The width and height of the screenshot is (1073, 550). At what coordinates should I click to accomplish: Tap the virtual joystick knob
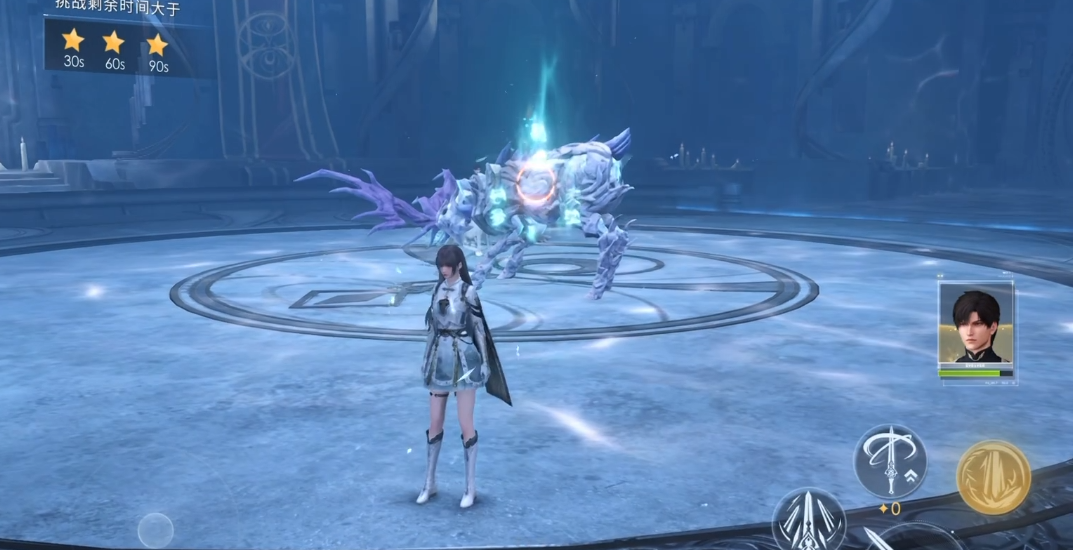(x=155, y=529)
